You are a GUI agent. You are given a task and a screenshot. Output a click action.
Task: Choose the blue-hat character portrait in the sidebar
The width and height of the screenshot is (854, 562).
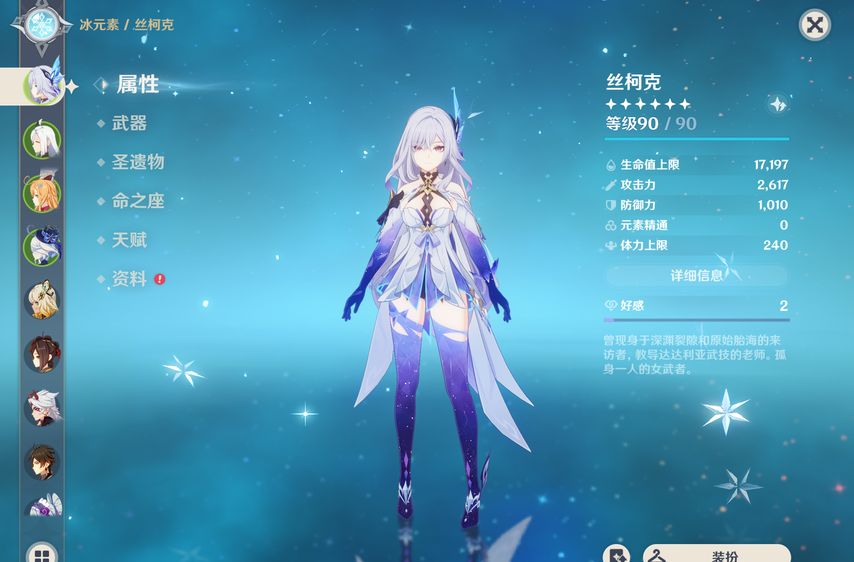pos(42,246)
